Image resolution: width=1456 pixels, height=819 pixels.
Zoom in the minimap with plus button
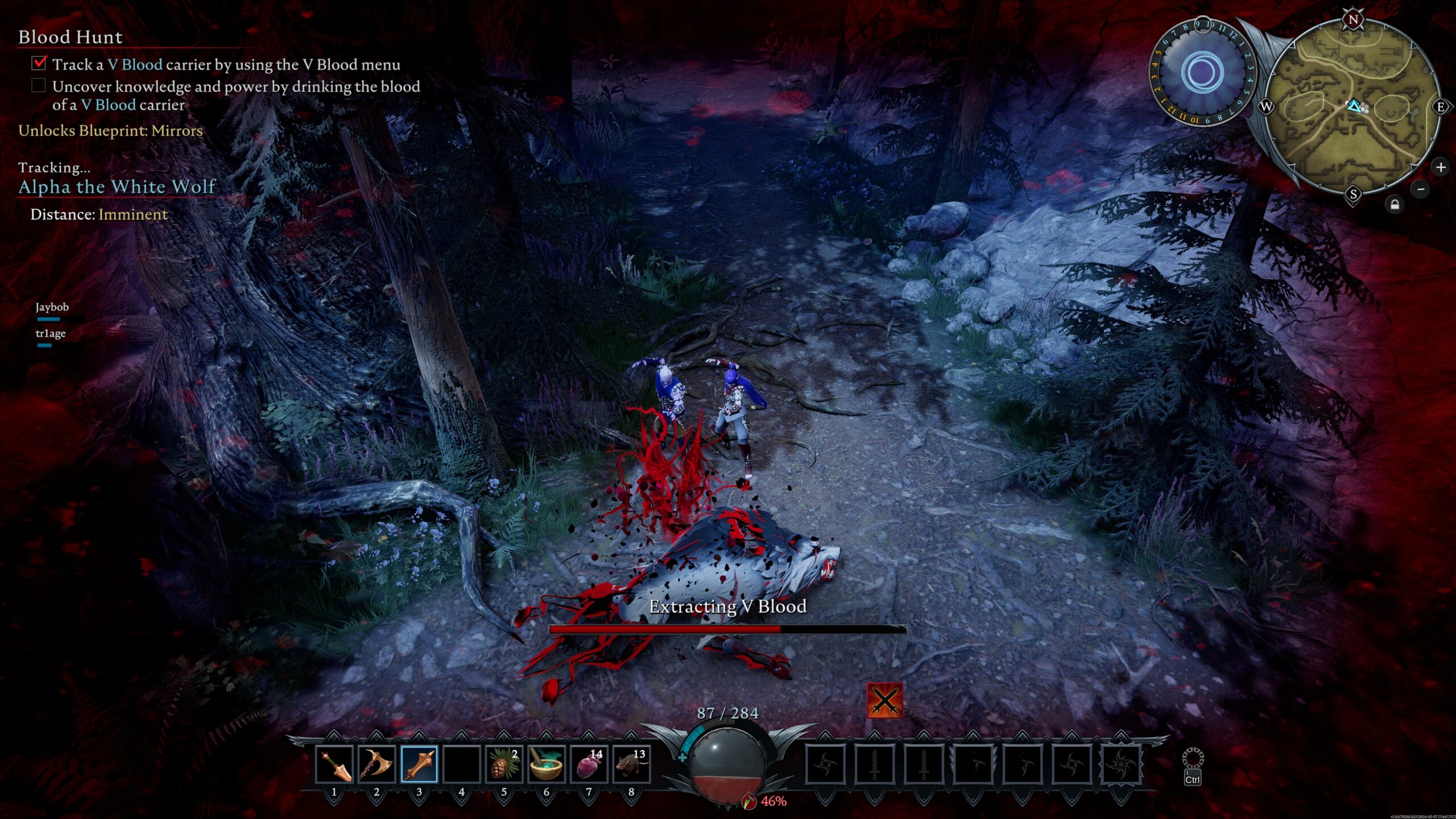(x=1441, y=167)
